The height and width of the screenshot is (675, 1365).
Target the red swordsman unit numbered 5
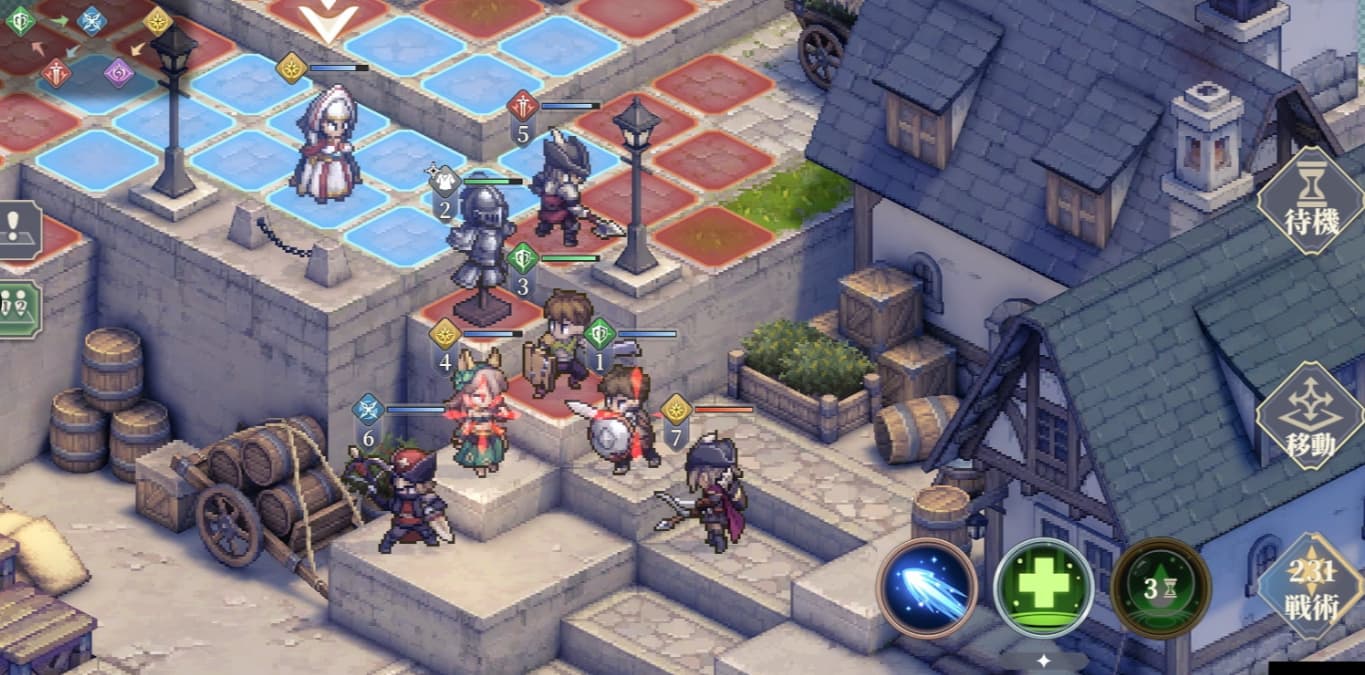tap(561, 190)
